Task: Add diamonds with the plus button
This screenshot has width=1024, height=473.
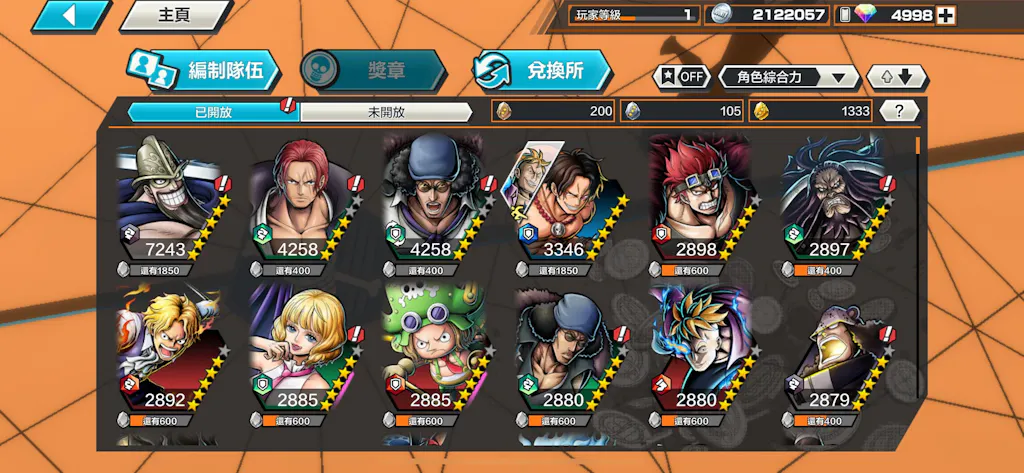Action: (x=945, y=15)
